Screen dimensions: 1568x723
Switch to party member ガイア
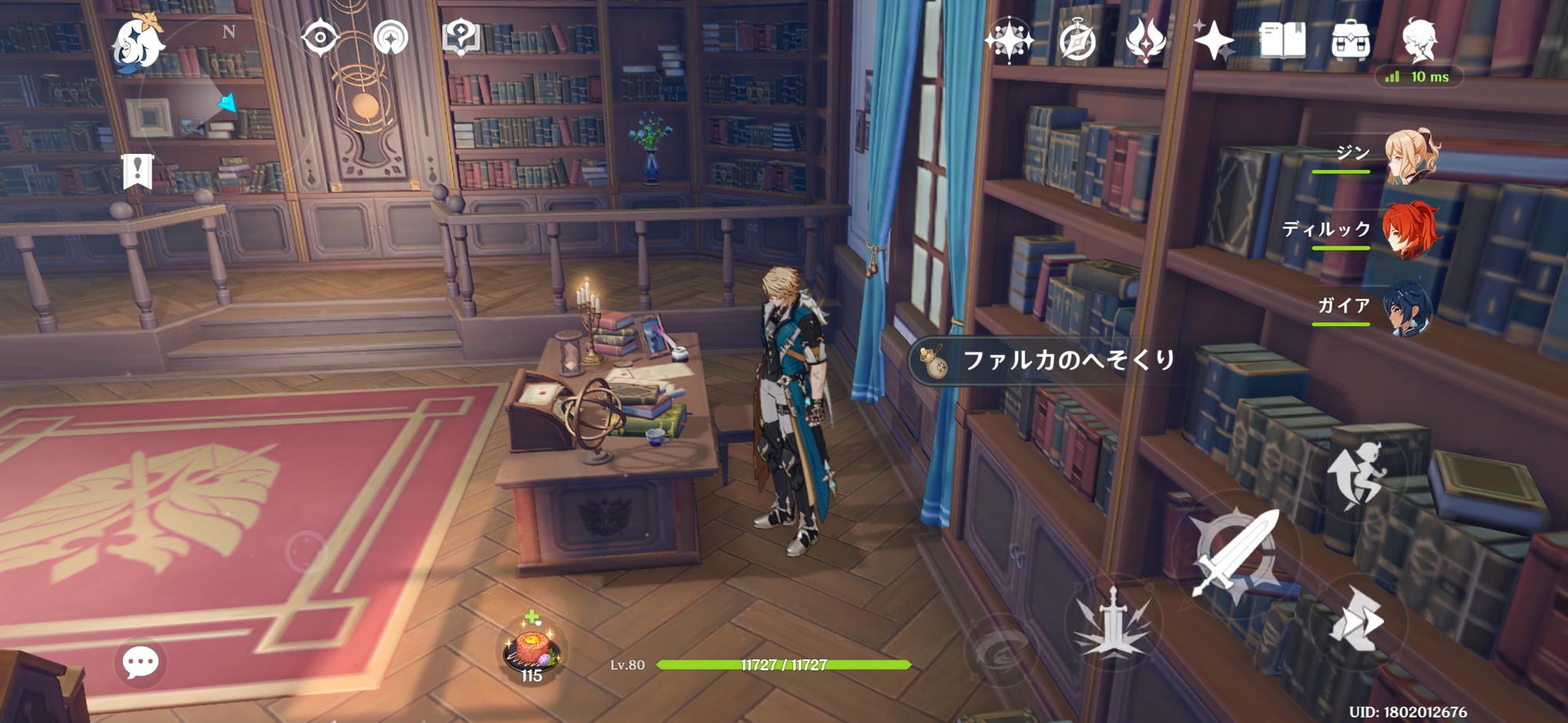(1408, 307)
